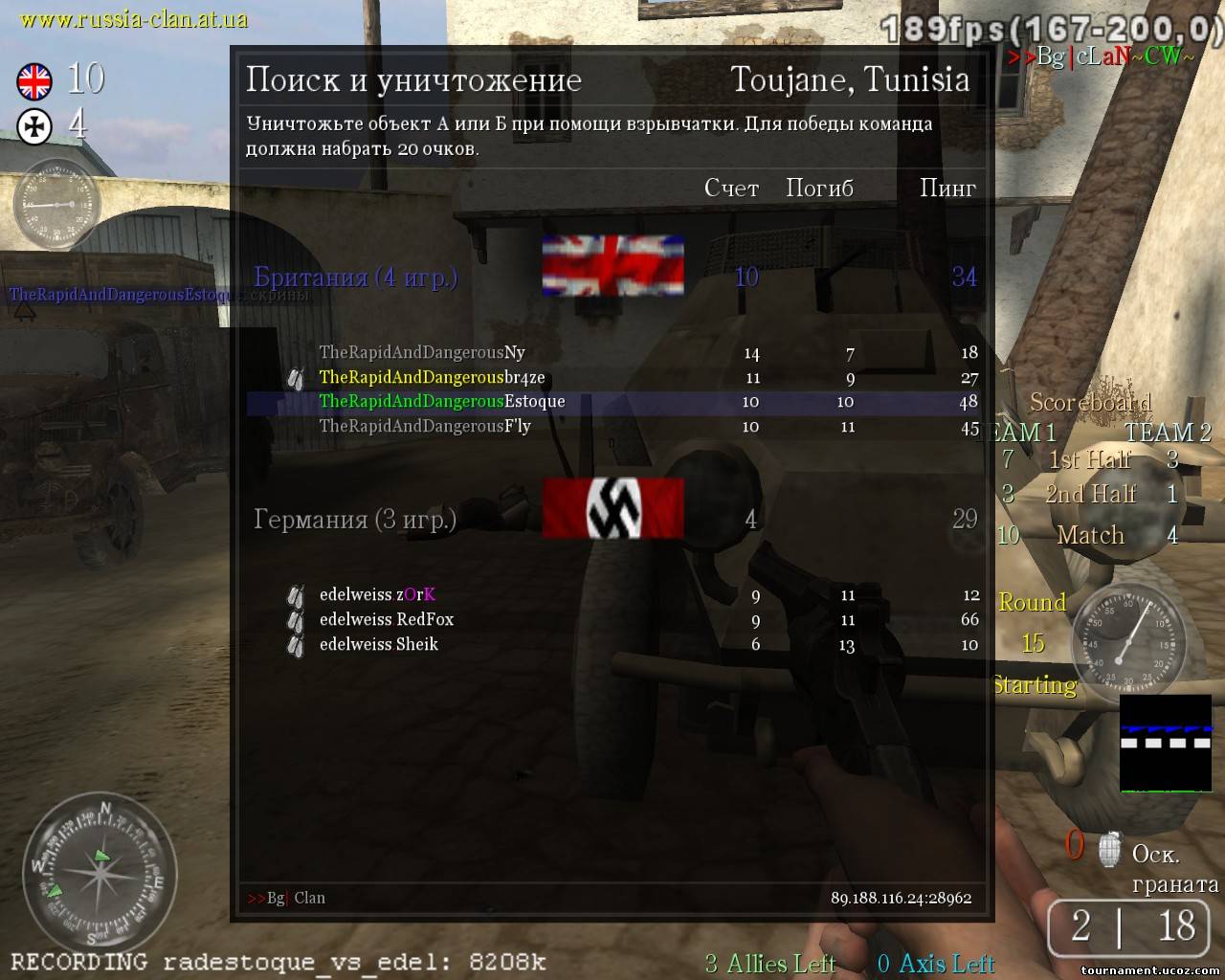The image size is (1225, 980).
Task: Select the Британия team header
Action: pyautogui.click(x=356, y=278)
